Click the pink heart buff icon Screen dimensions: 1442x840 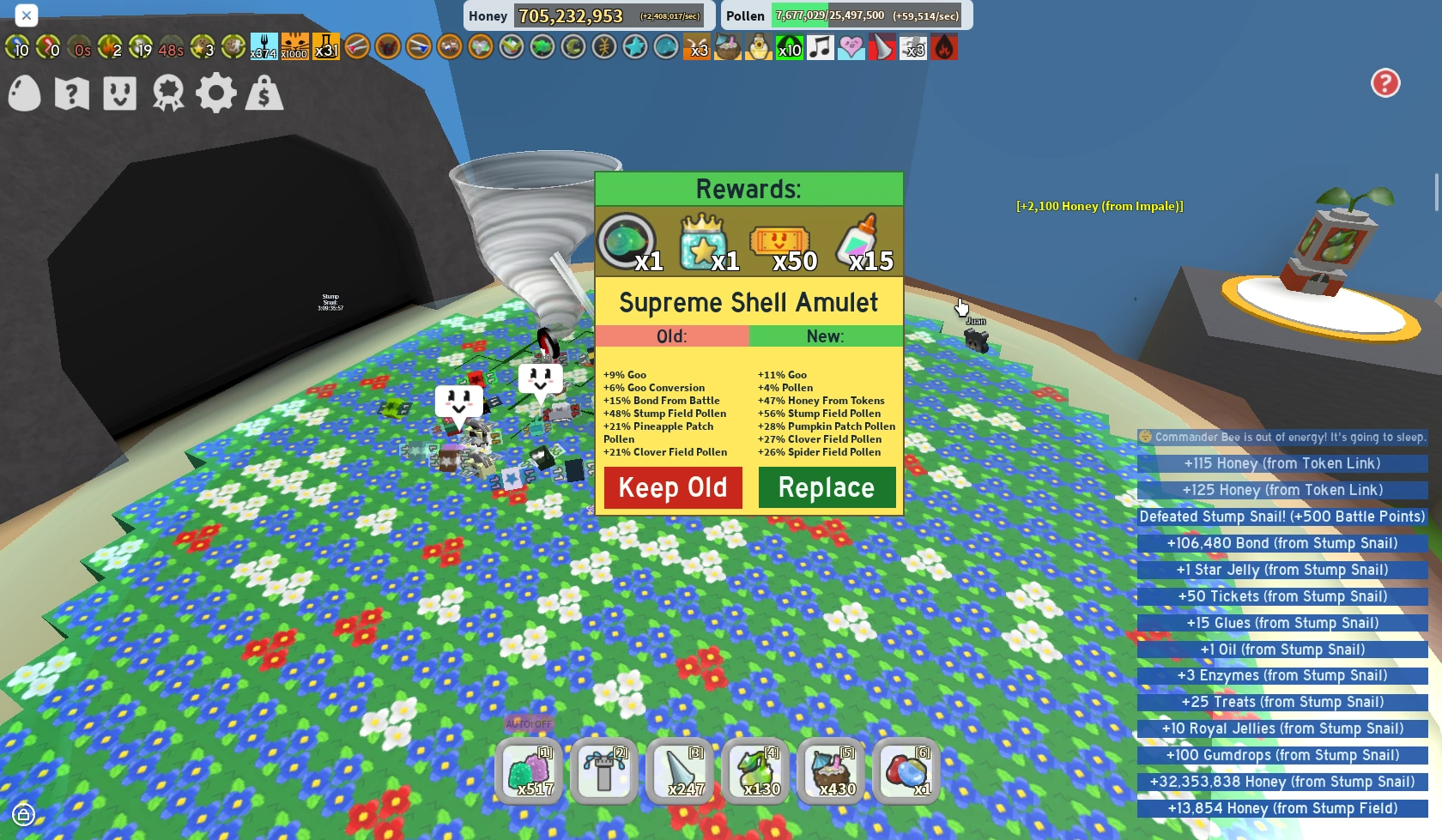click(851, 47)
